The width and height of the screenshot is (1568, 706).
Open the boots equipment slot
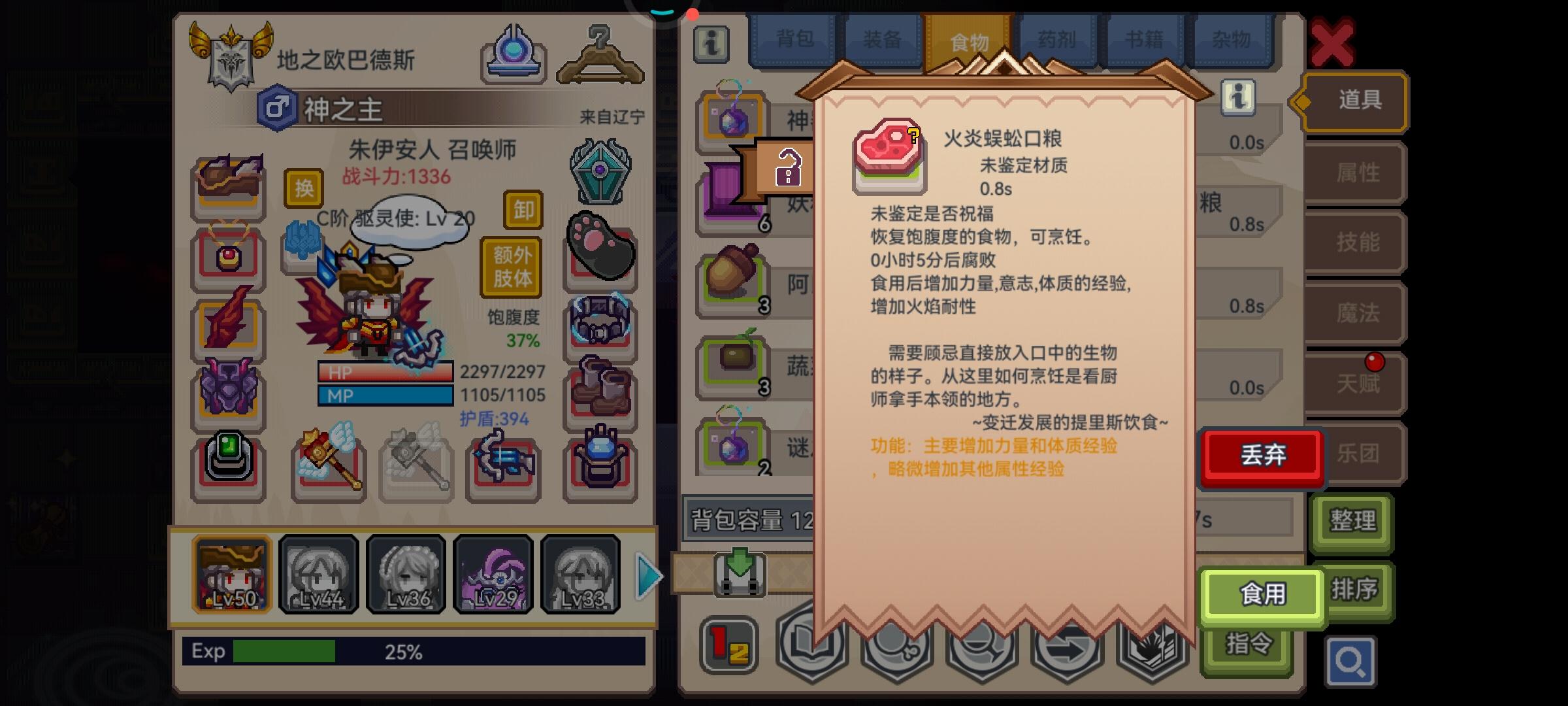pos(600,390)
